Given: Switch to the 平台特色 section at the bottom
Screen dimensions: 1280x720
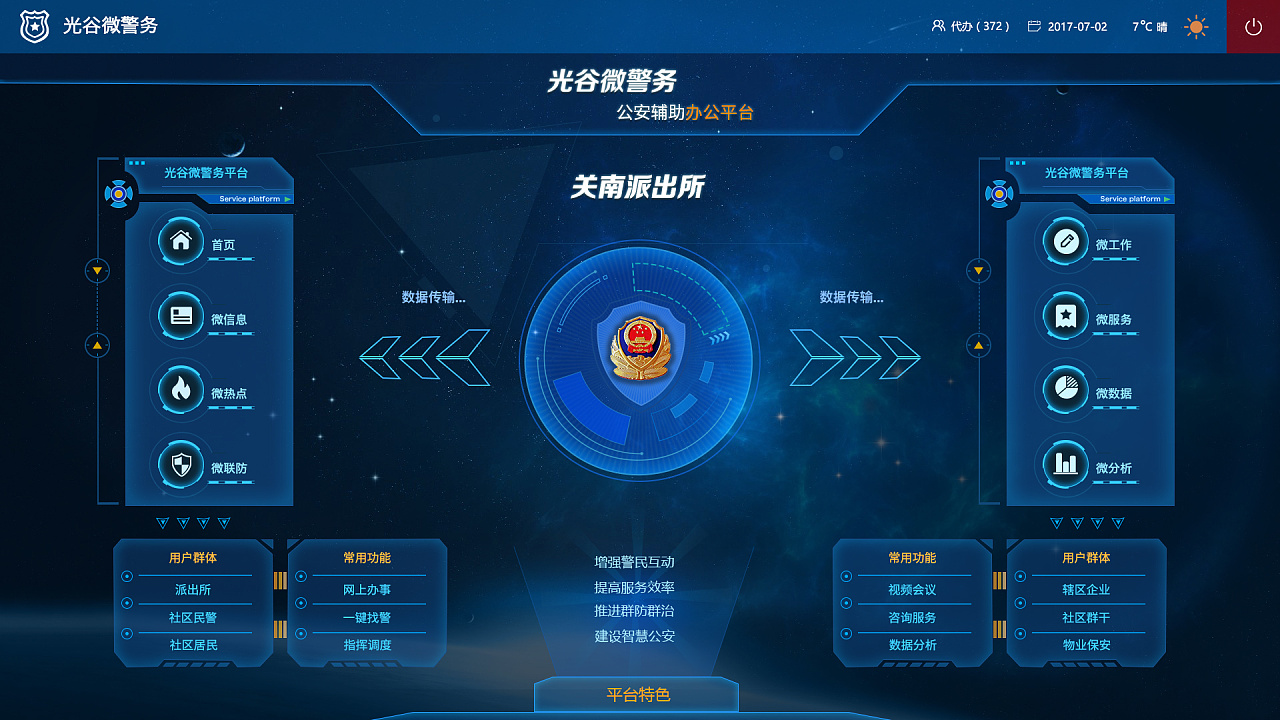Looking at the screenshot, I should tap(637, 694).
